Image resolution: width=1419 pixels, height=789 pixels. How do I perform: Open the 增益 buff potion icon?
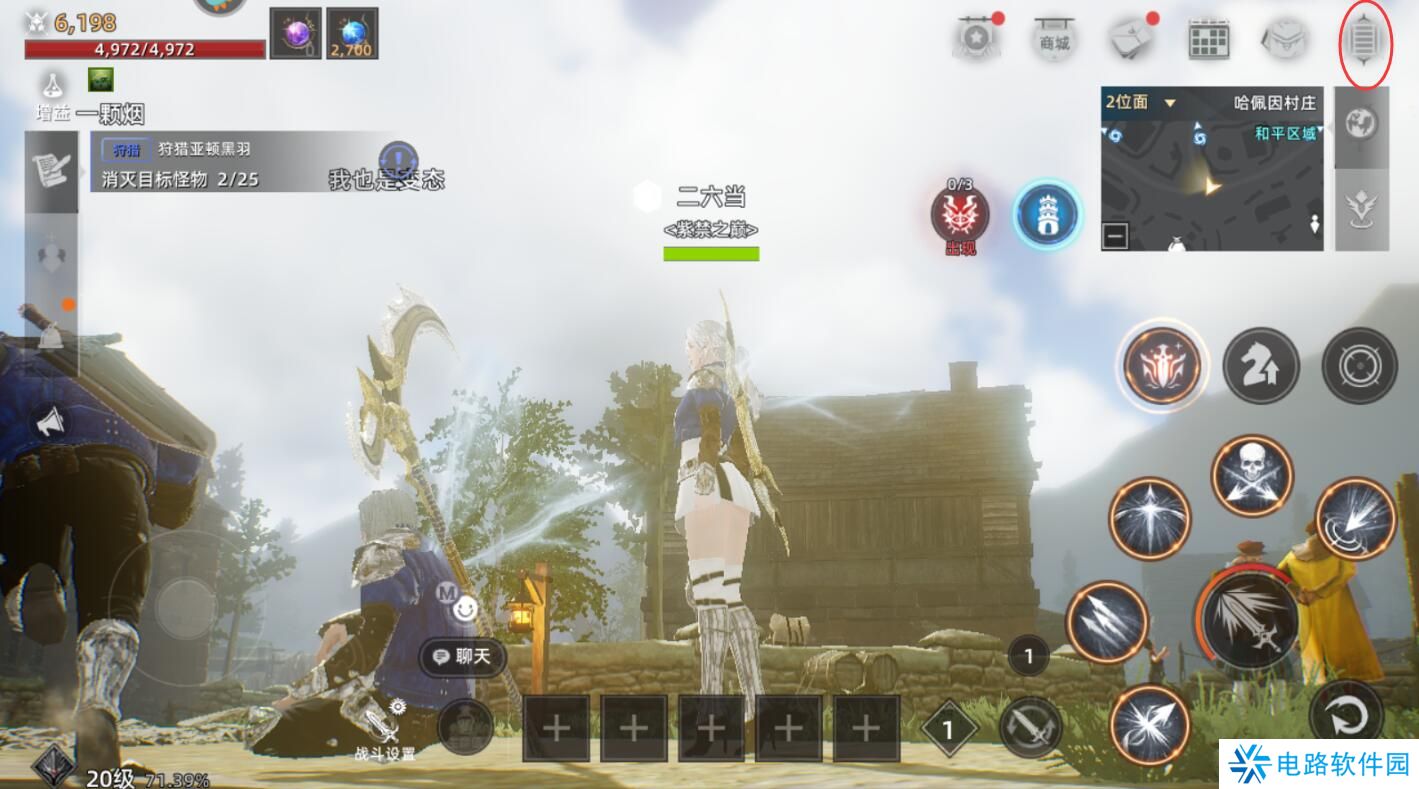pyautogui.click(x=52, y=85)
